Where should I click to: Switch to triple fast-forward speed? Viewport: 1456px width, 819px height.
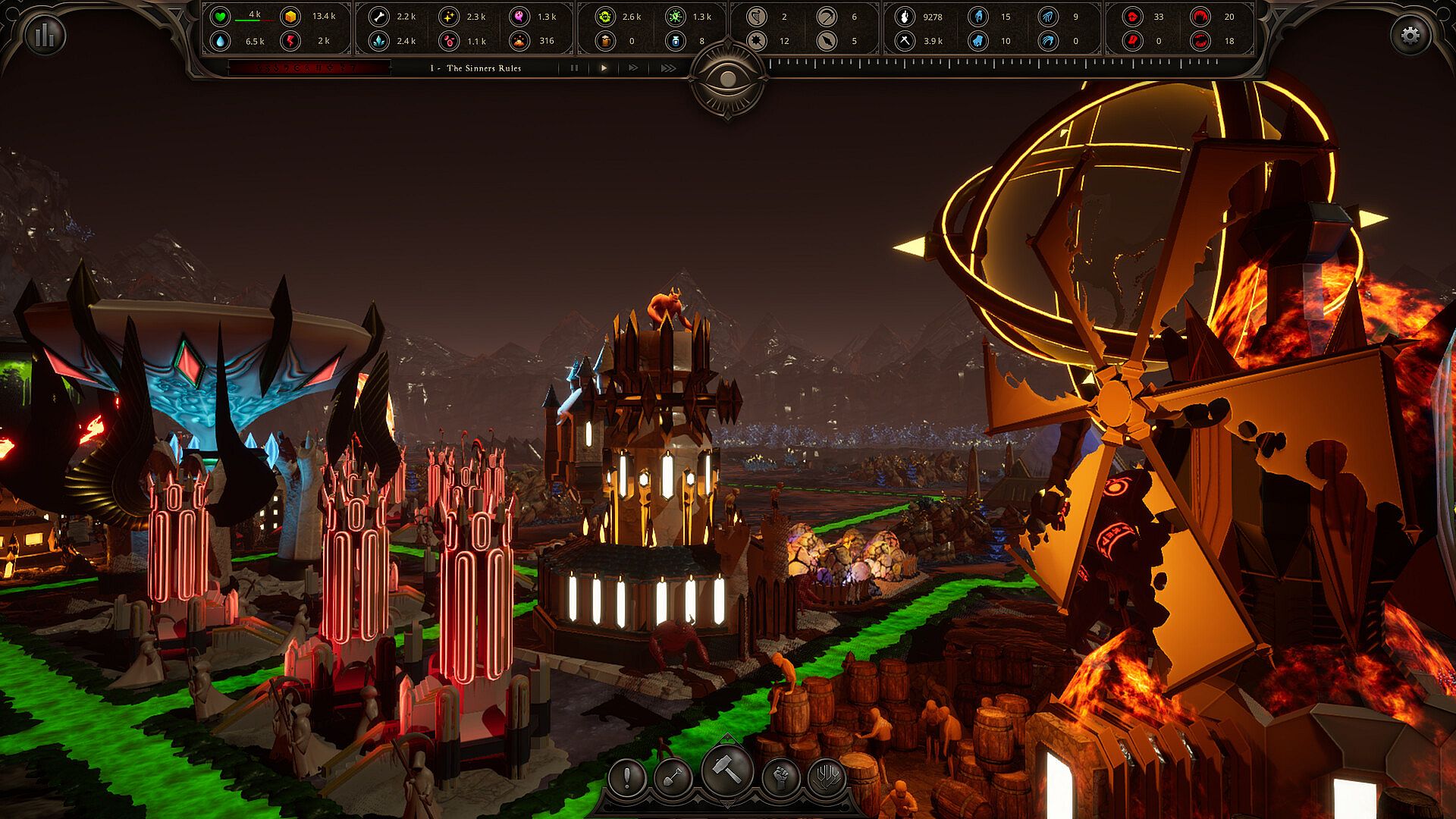coord(667,68)
